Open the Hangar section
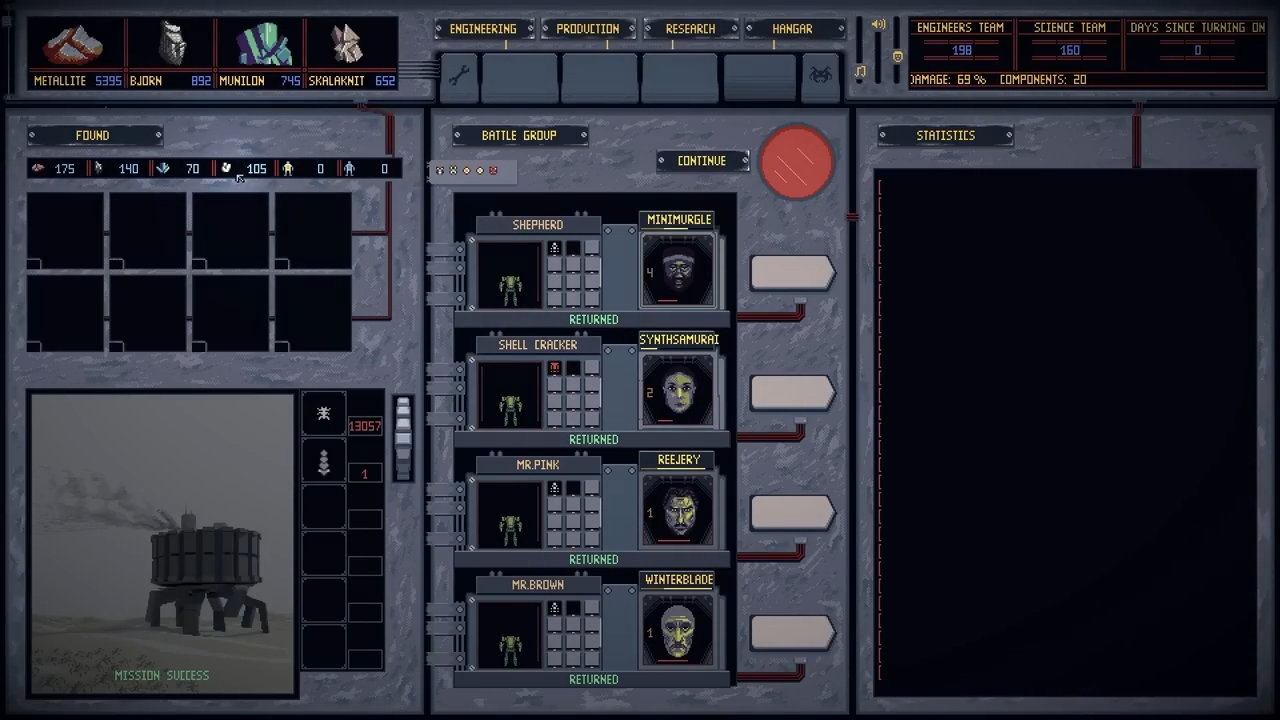This screenshot has width=1280, height=720. click(792, 29)
